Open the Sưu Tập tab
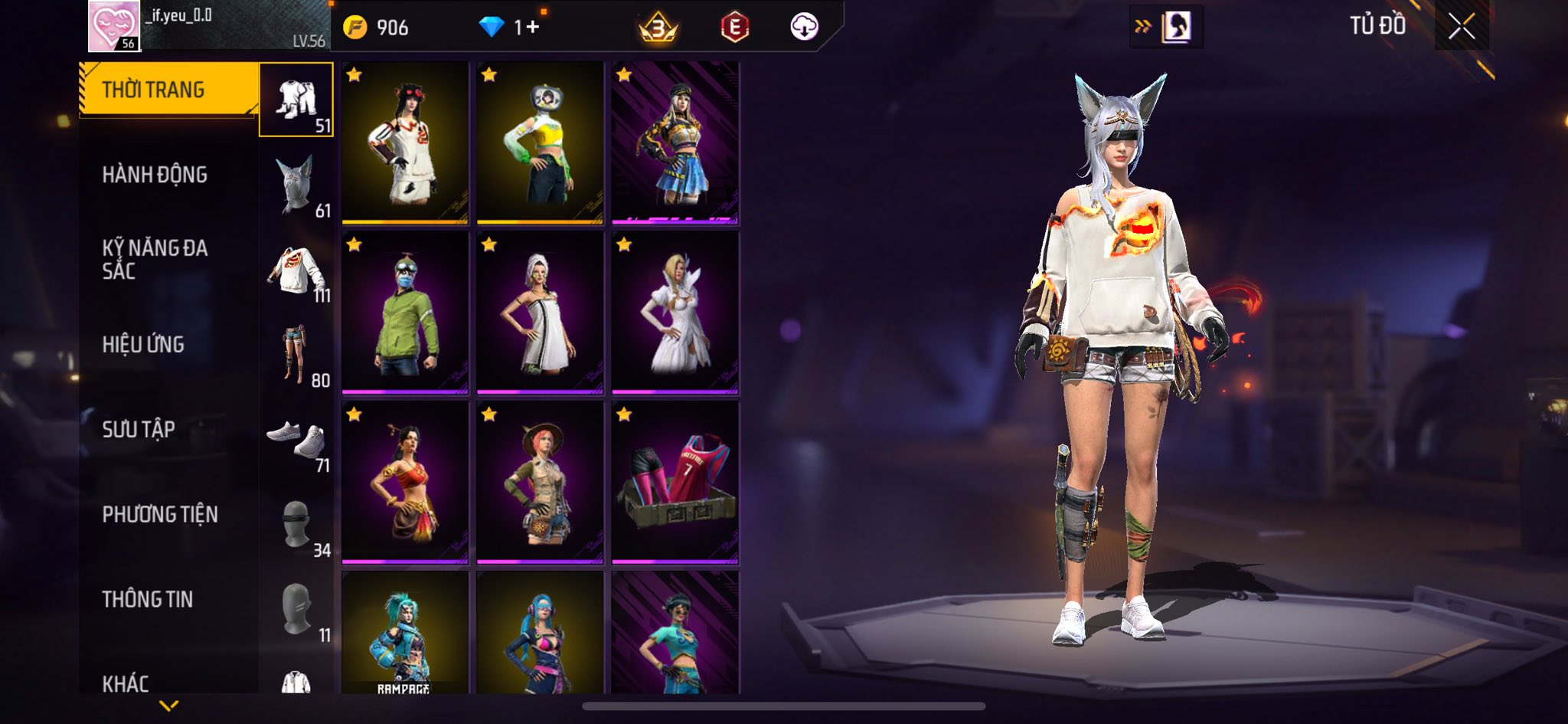Image resolution: width=1568 pixels, height=724 pixels. [139, 429]
